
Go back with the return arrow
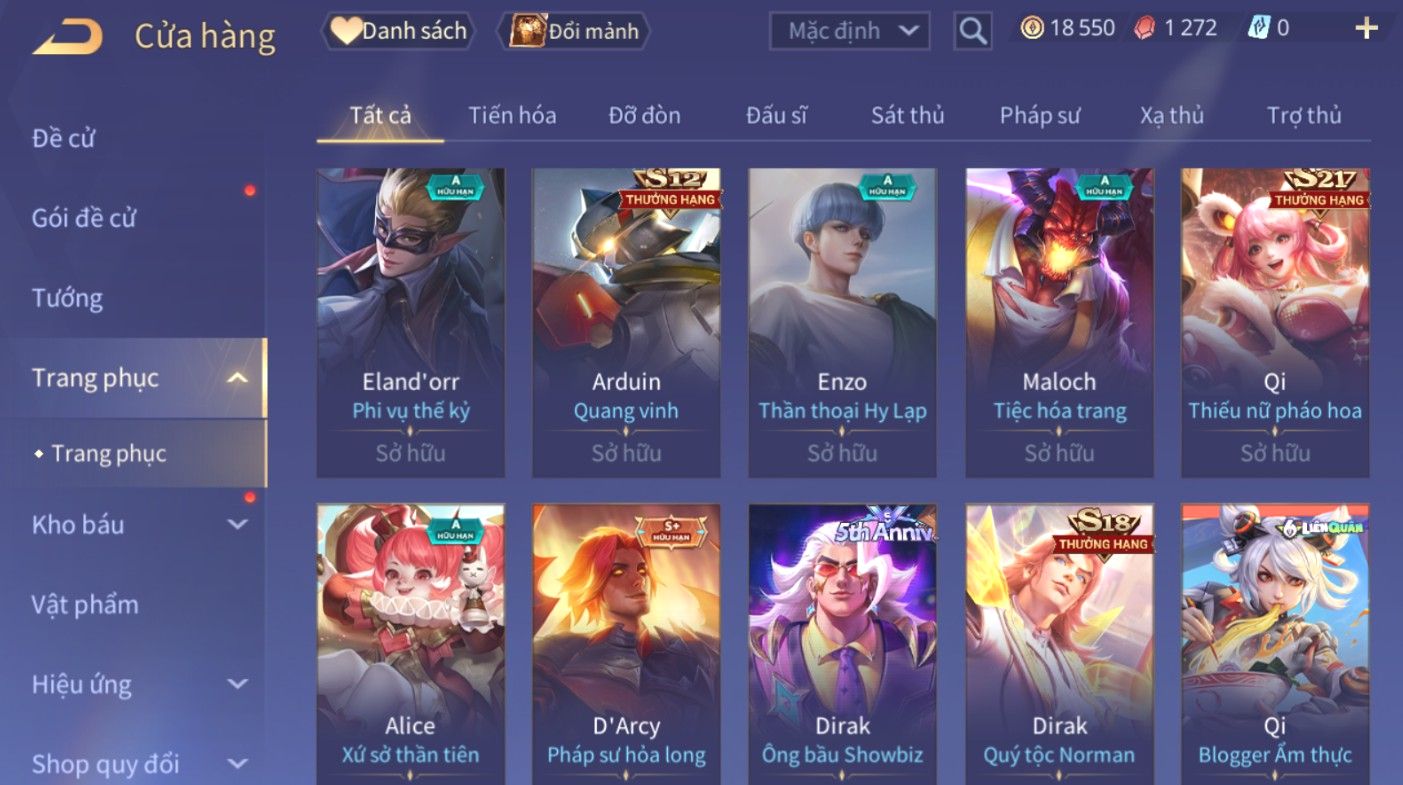coord(68,36)
